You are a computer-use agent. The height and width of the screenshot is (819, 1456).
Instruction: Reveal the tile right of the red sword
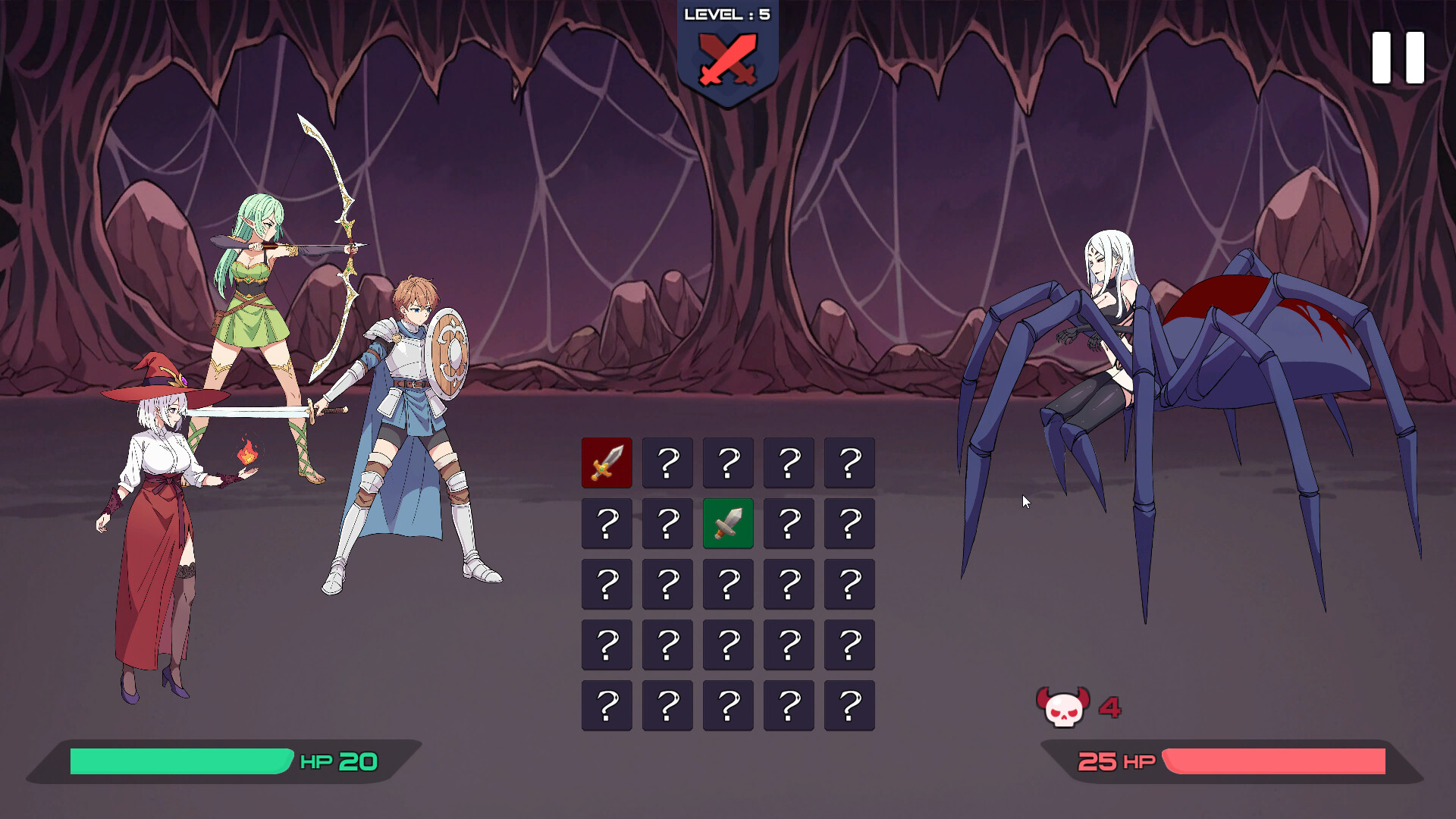point(667,463)
